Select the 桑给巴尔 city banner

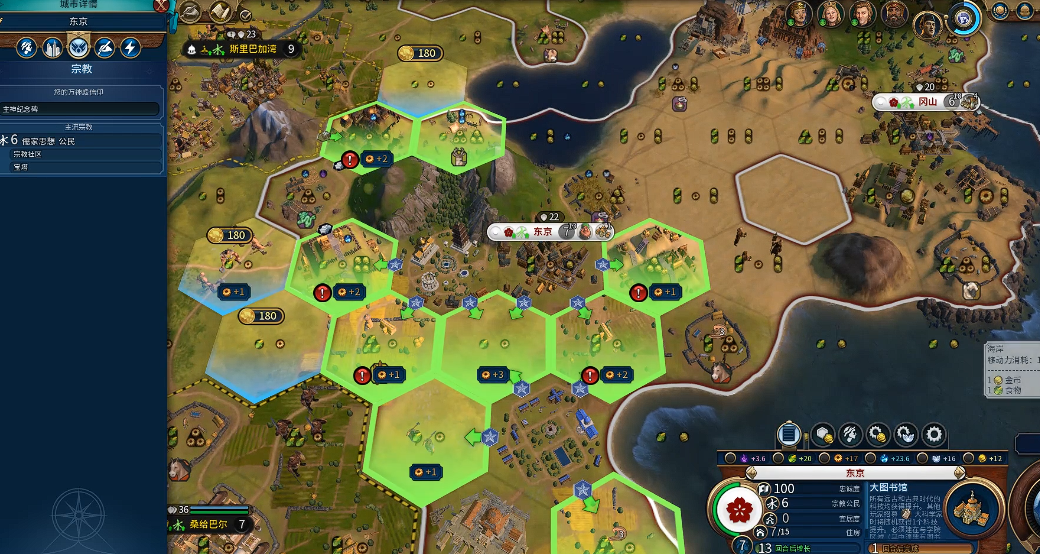[x=214, y=523]
